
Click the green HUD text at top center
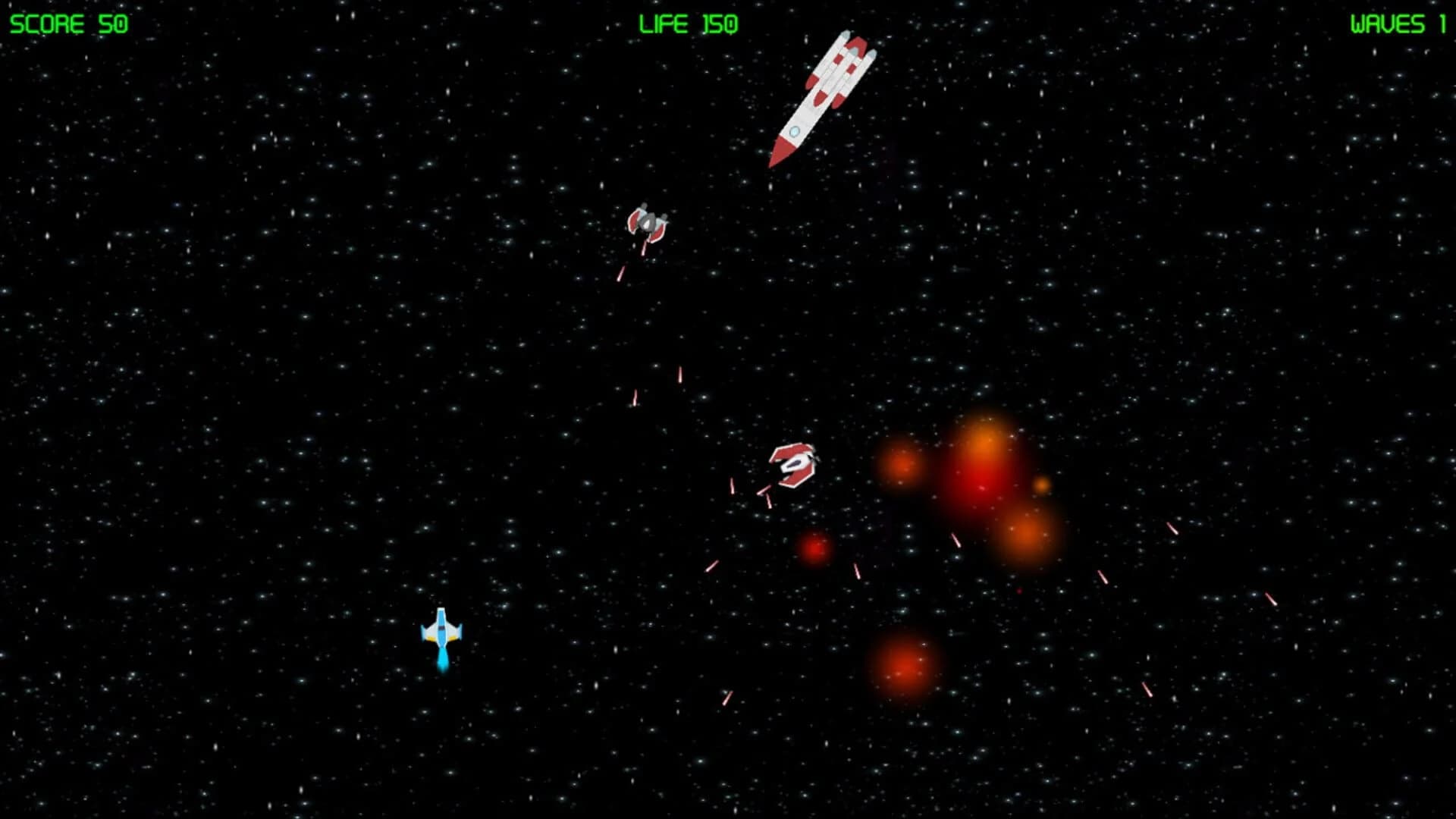coord(689,24)
